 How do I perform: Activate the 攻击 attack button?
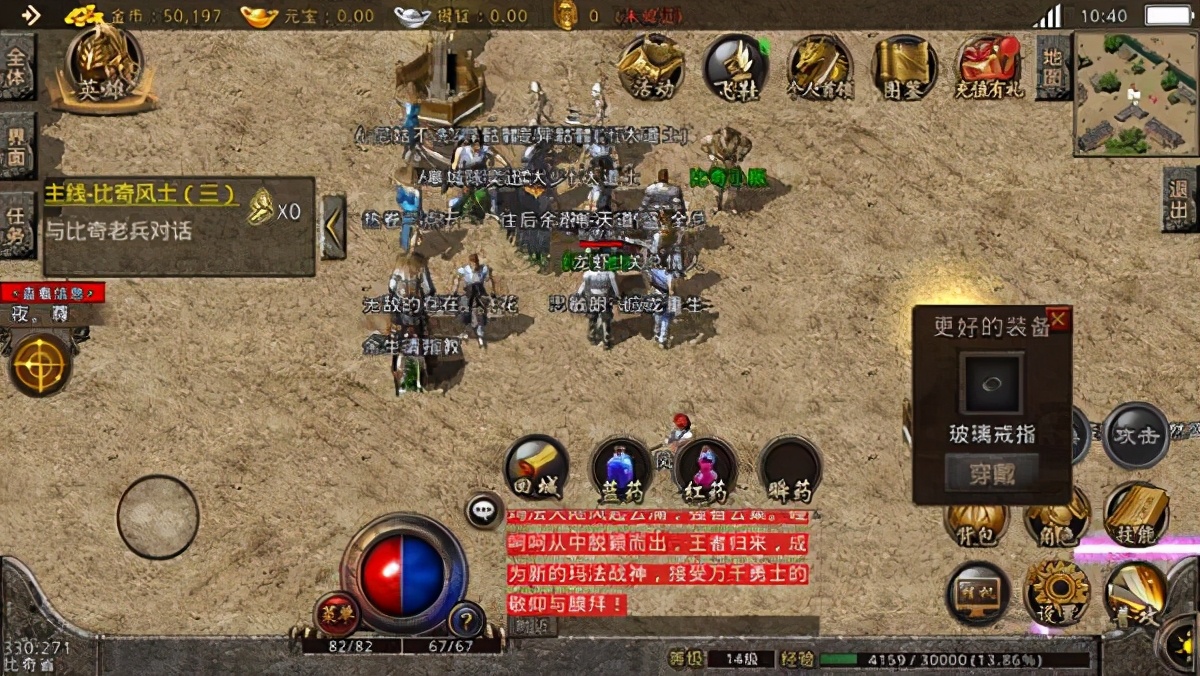click(1136, 436)
